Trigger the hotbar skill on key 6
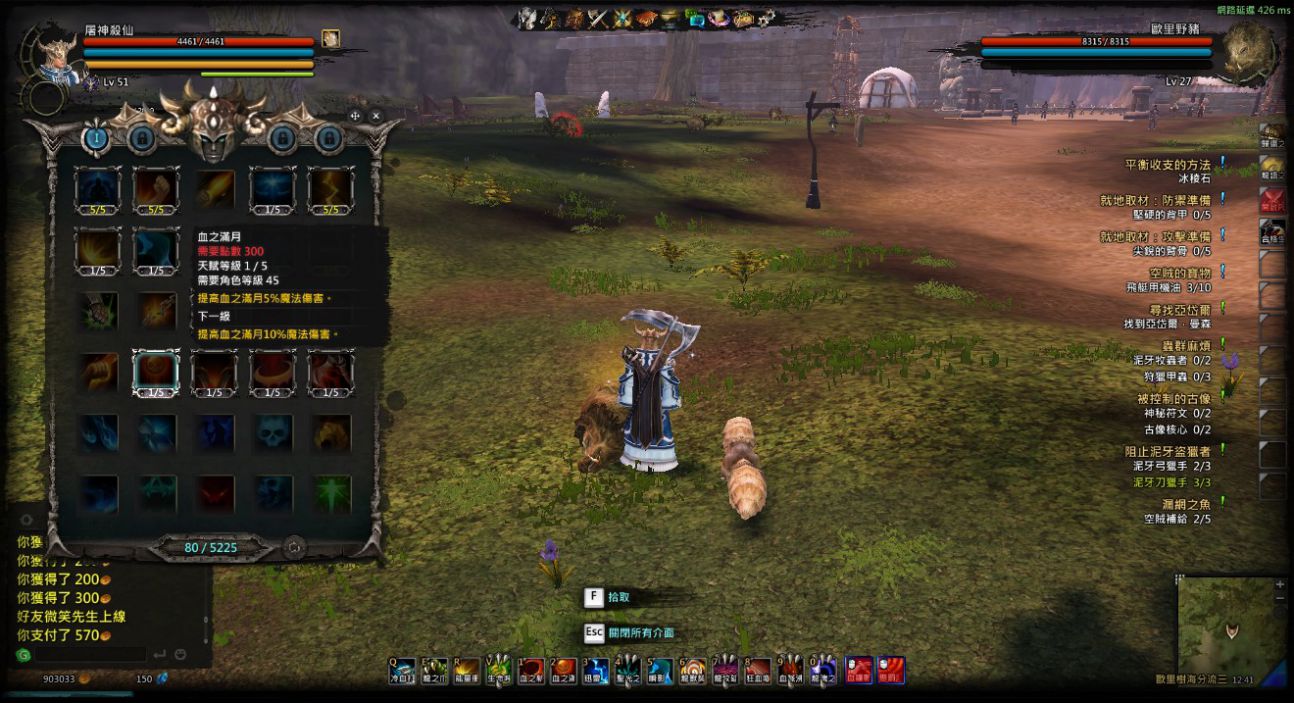Image resolution: width=1294 pixels, height=703 pixels. 694,670
